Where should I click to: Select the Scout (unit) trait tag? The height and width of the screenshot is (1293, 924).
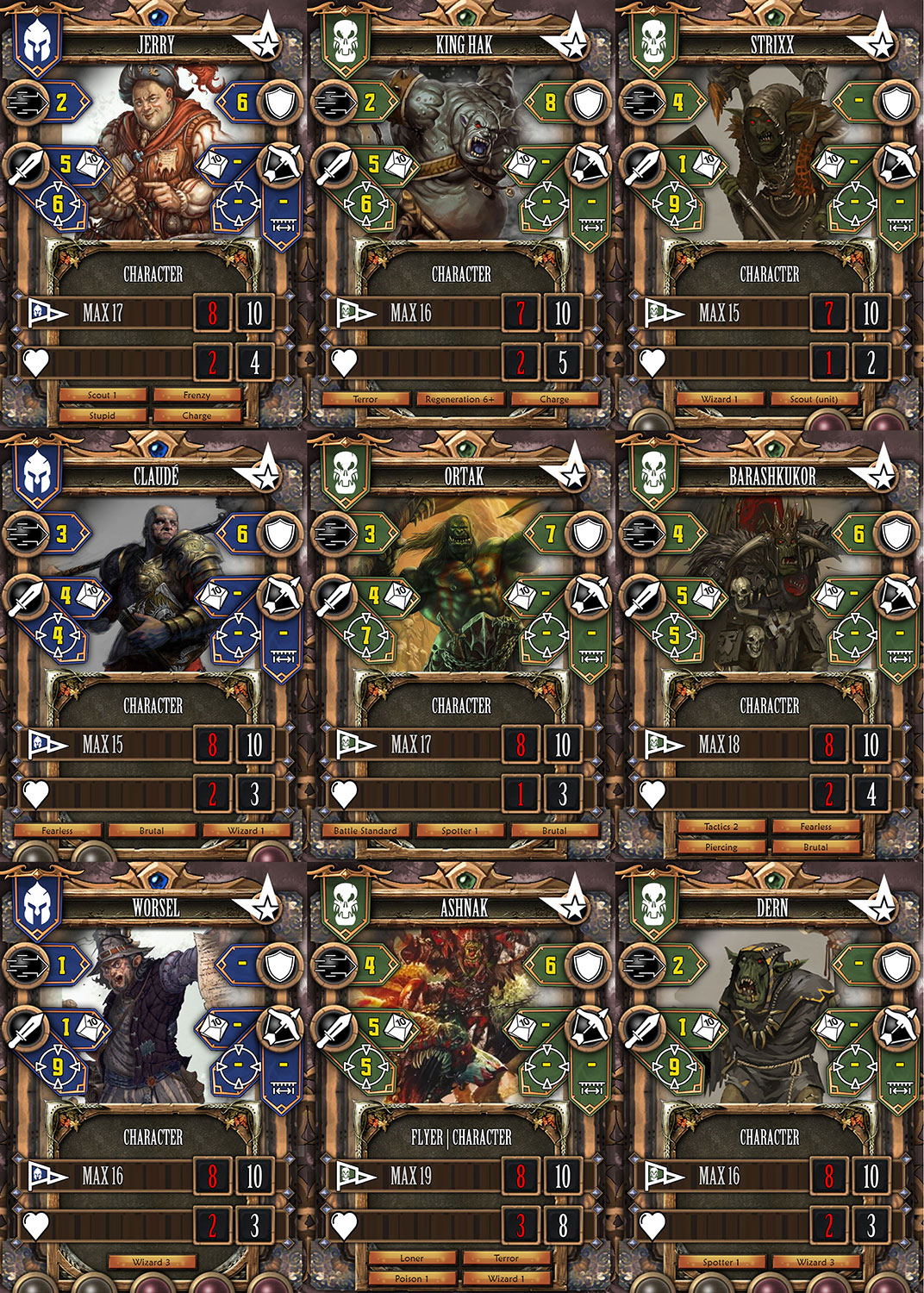coord(815,399)
